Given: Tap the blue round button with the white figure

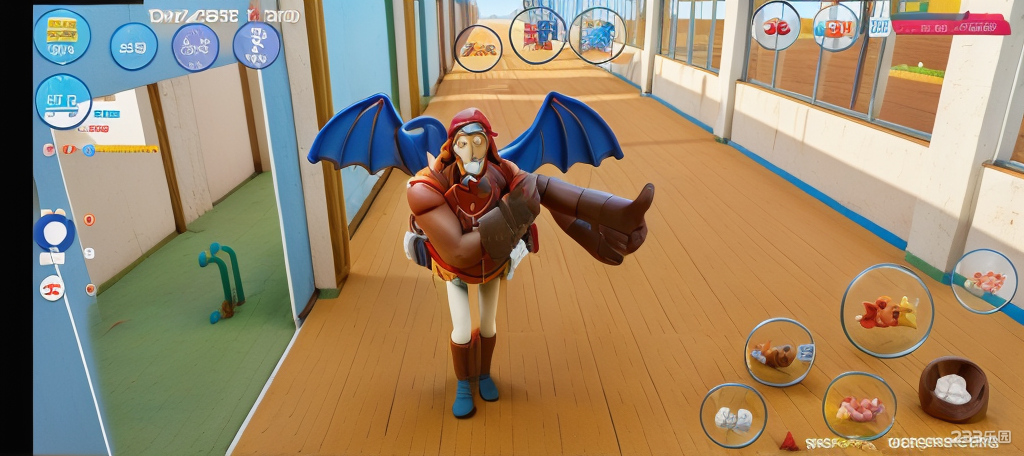Looking at the screenshot, I should [257, 45].
